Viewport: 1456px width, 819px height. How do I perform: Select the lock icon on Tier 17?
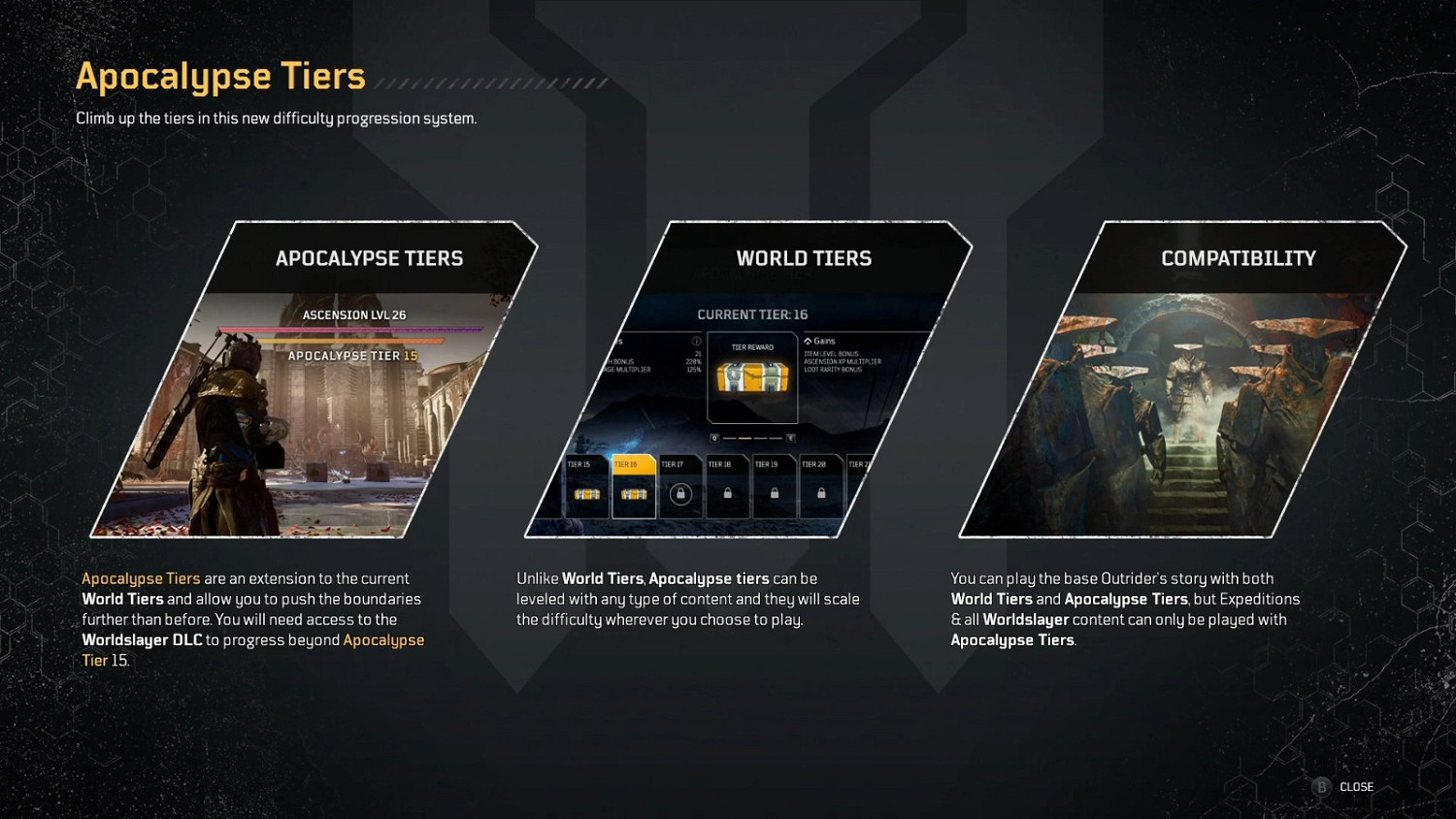tap(679, 496)
